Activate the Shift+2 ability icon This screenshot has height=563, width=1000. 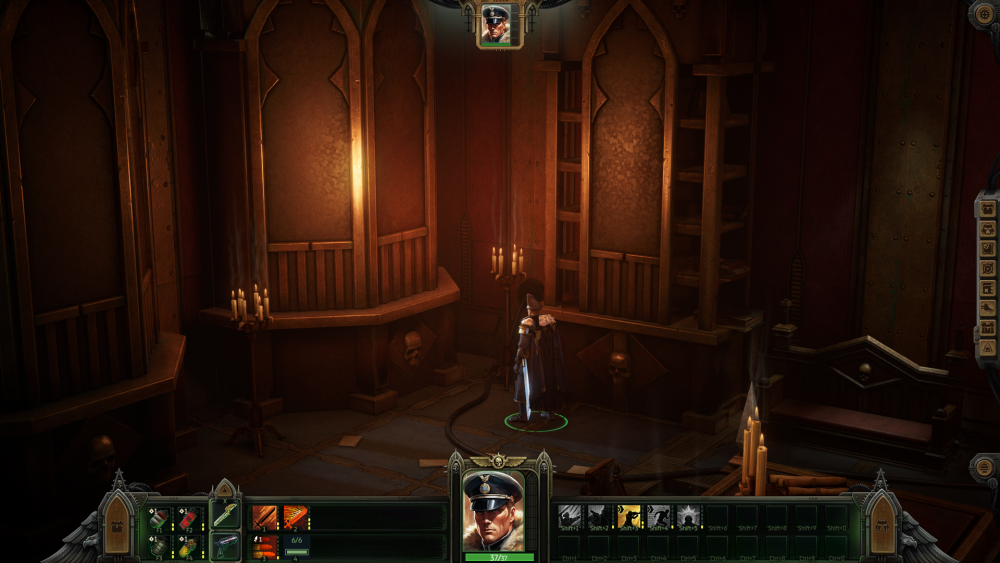coord(599,517)
